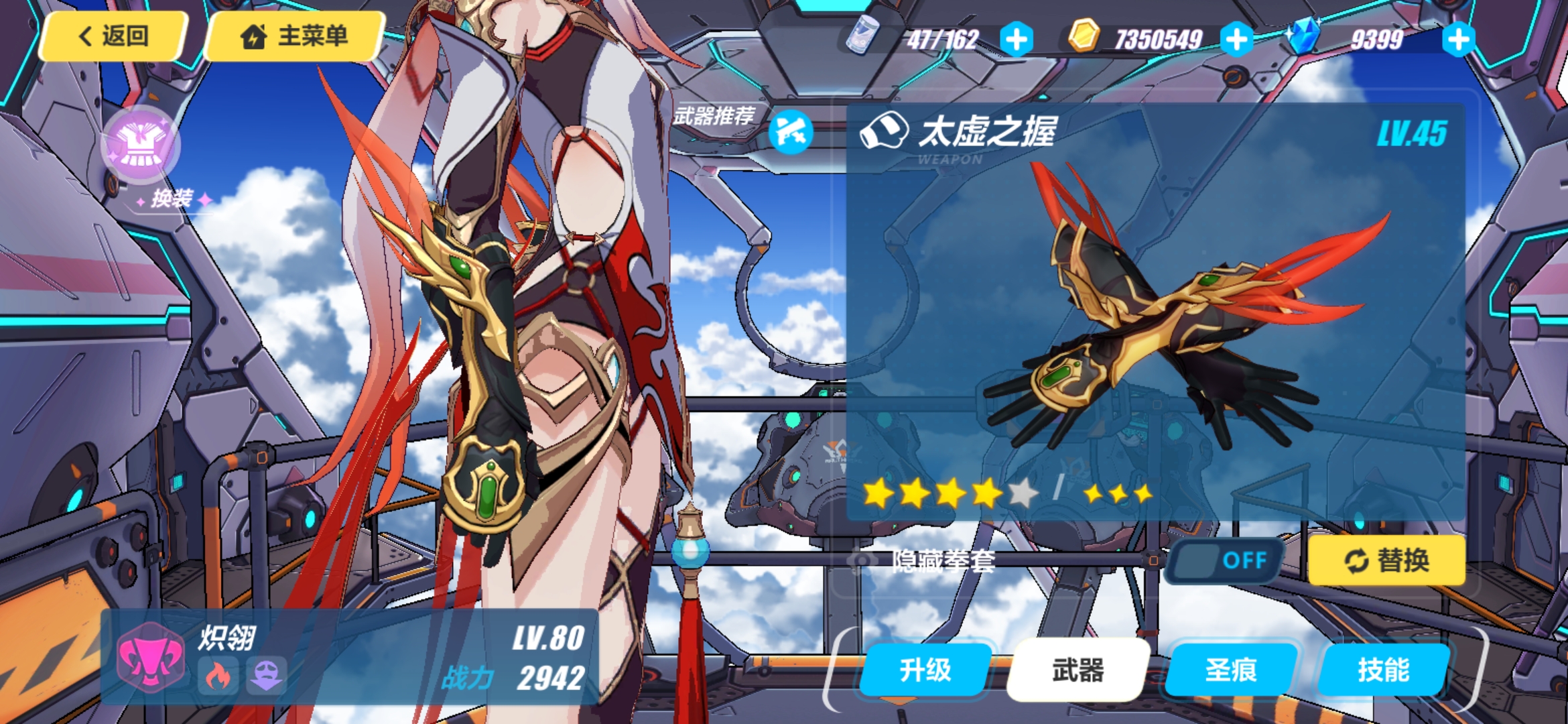
Task: Go to 主菜单 main menu
Action: click(295, 36)
